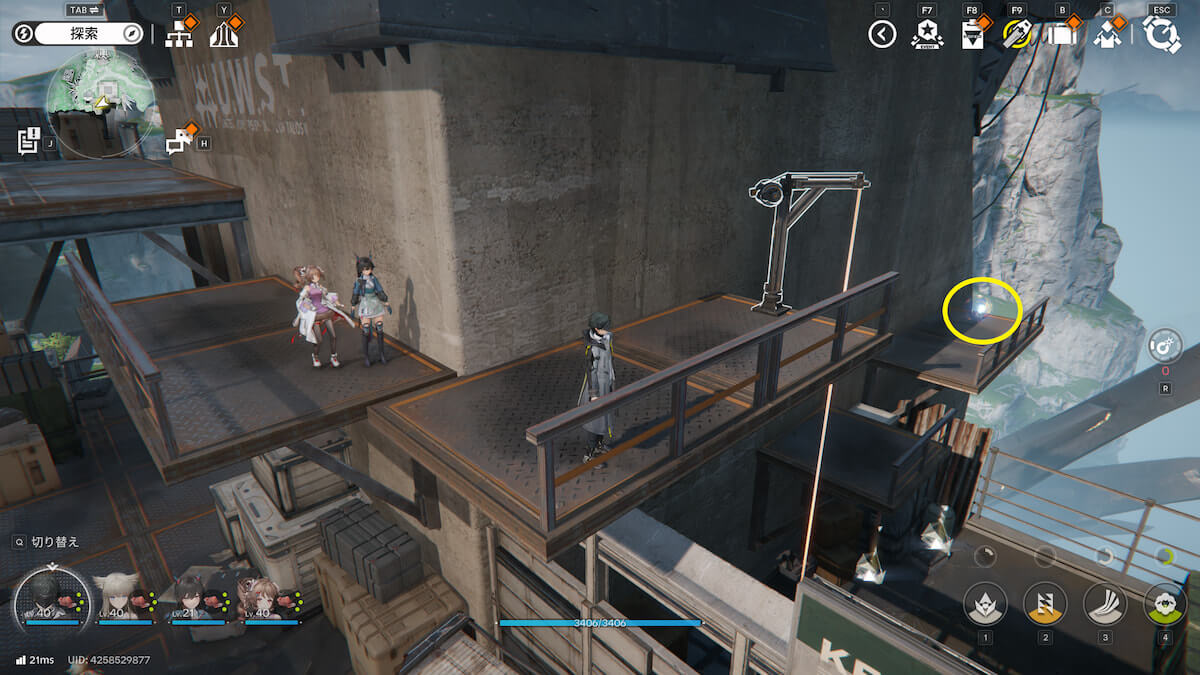Activate the wing-shaped skill slot 3 ability
This screenshot has width=1200, height=675.
click(1105, 603)
